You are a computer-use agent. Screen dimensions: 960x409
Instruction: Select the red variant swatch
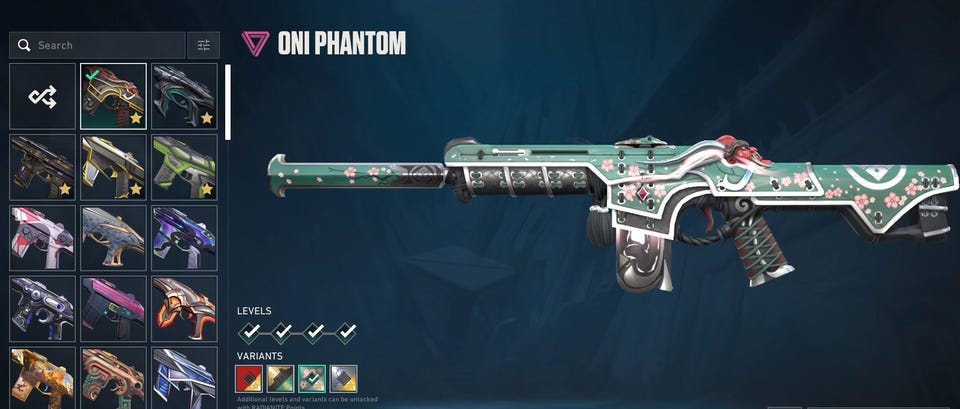(248, 378)
